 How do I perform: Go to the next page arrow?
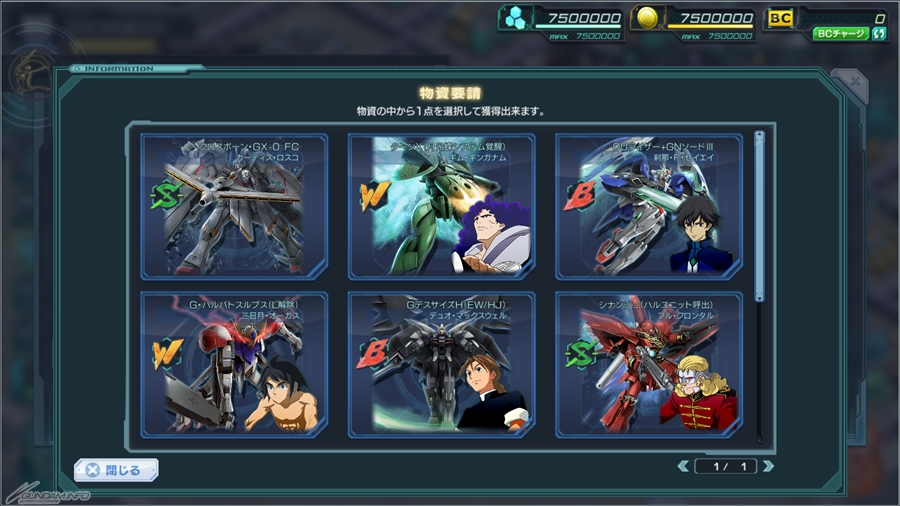768,466
